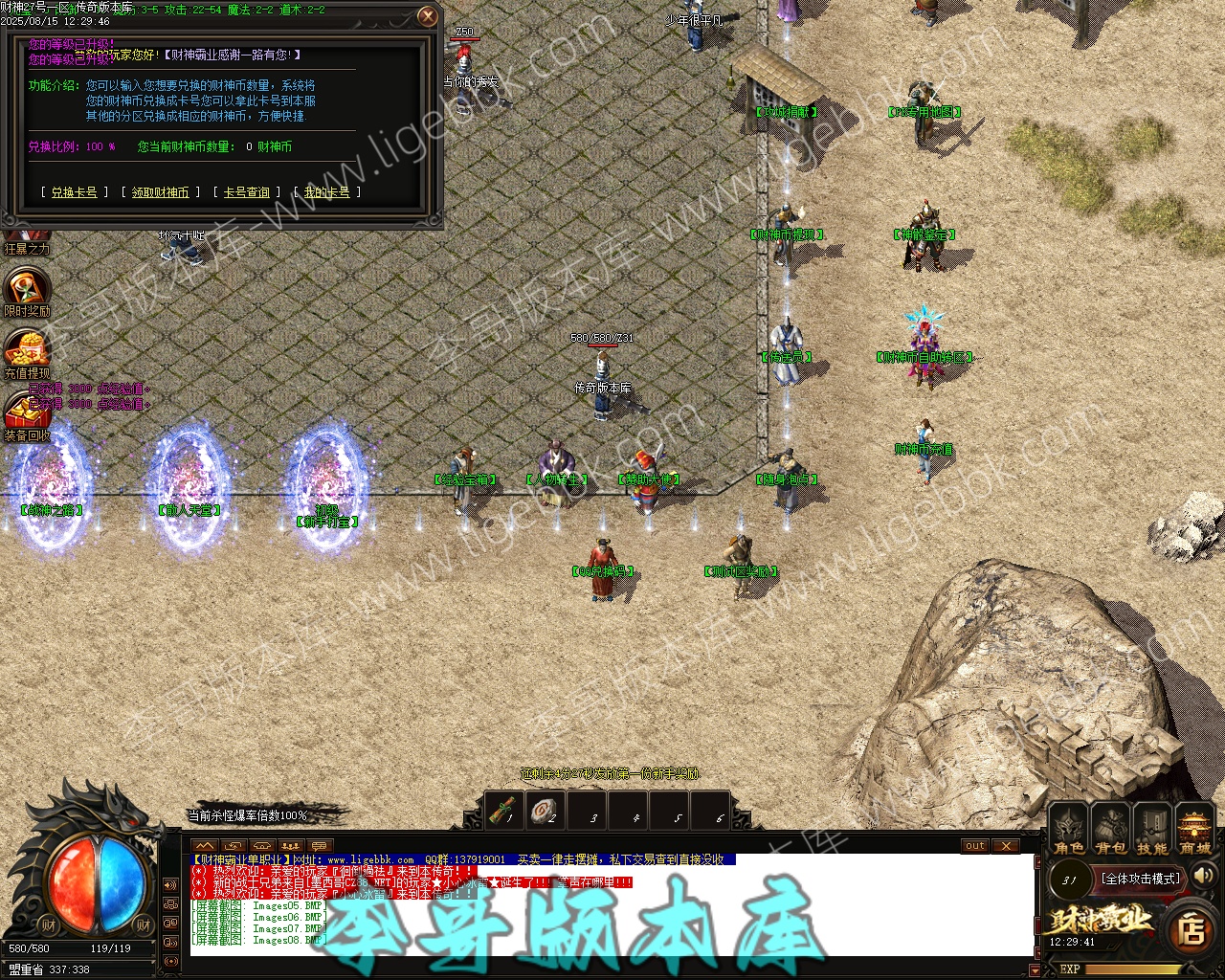This screenshot has width=1225, height=980.
Task: Use the stone in hotbar slot 2
Action: 545,810
